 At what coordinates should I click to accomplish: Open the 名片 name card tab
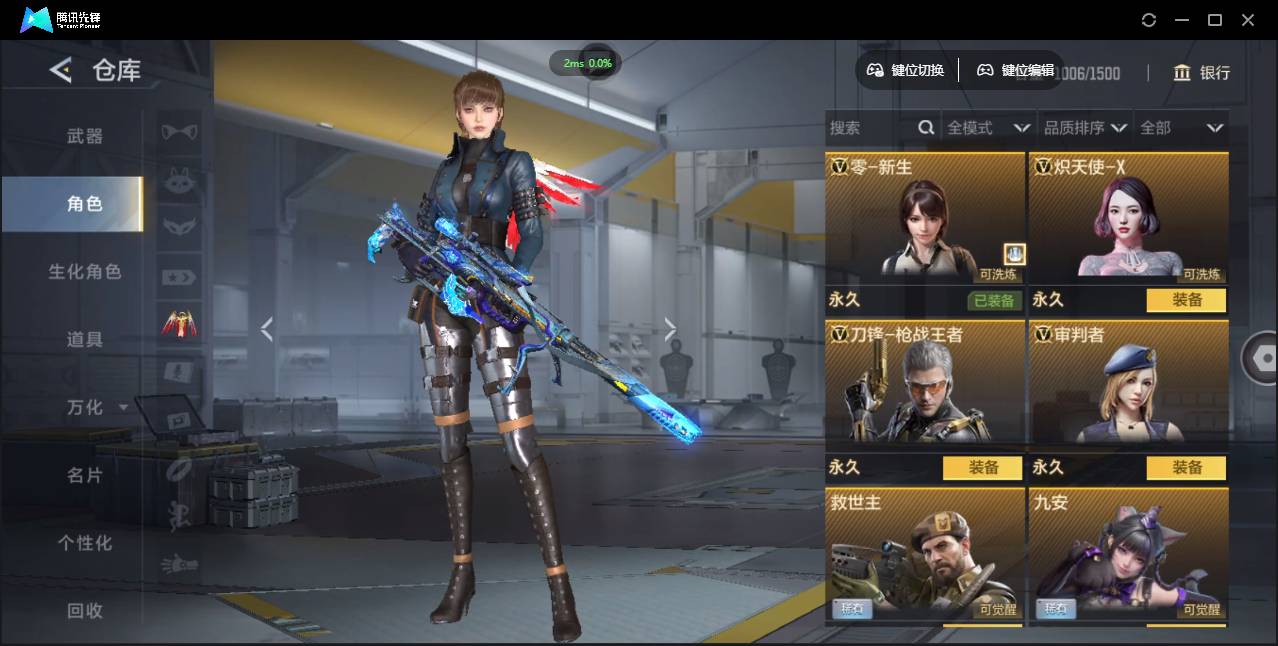[x=84, y=475]
